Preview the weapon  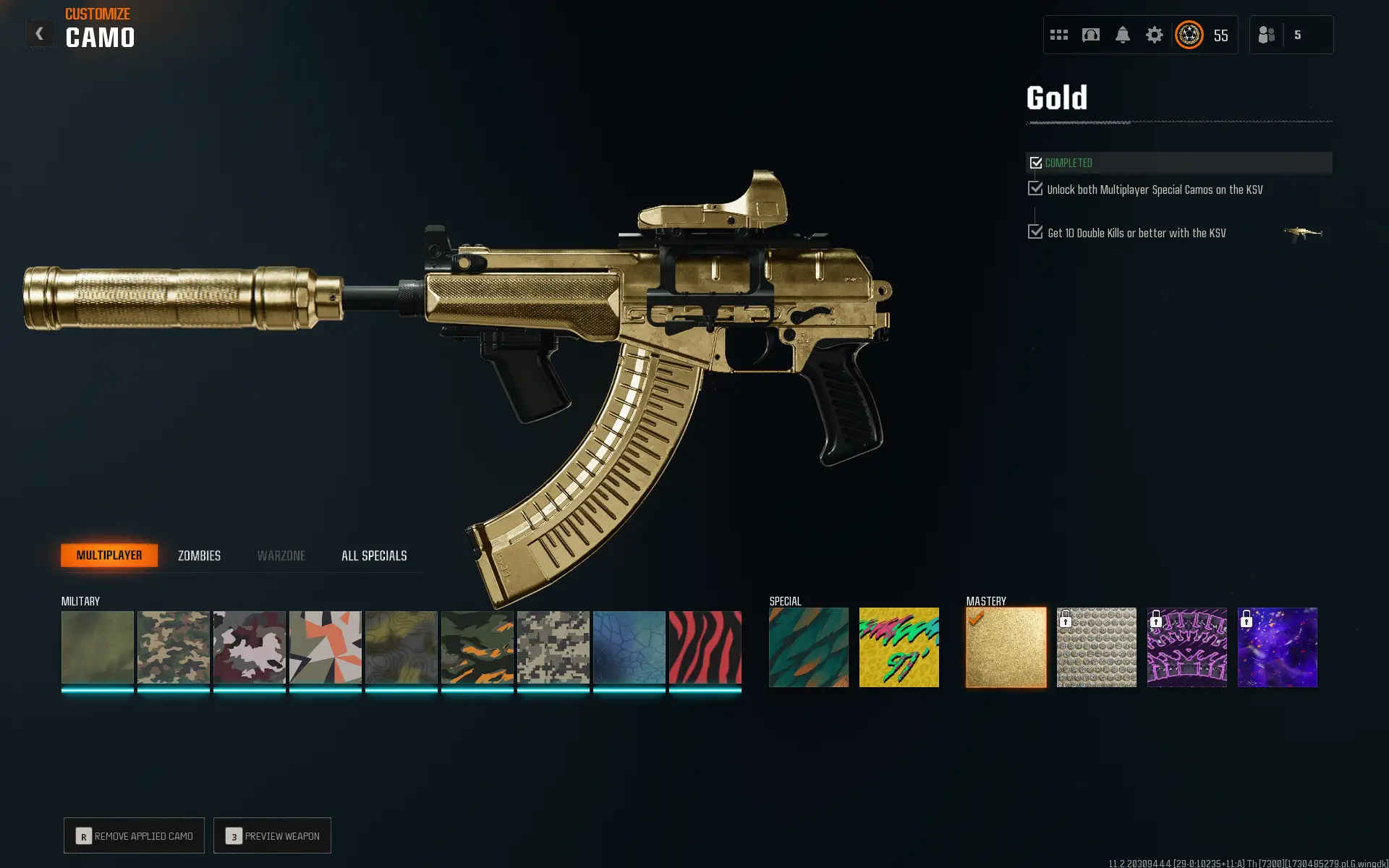point(273,835)
